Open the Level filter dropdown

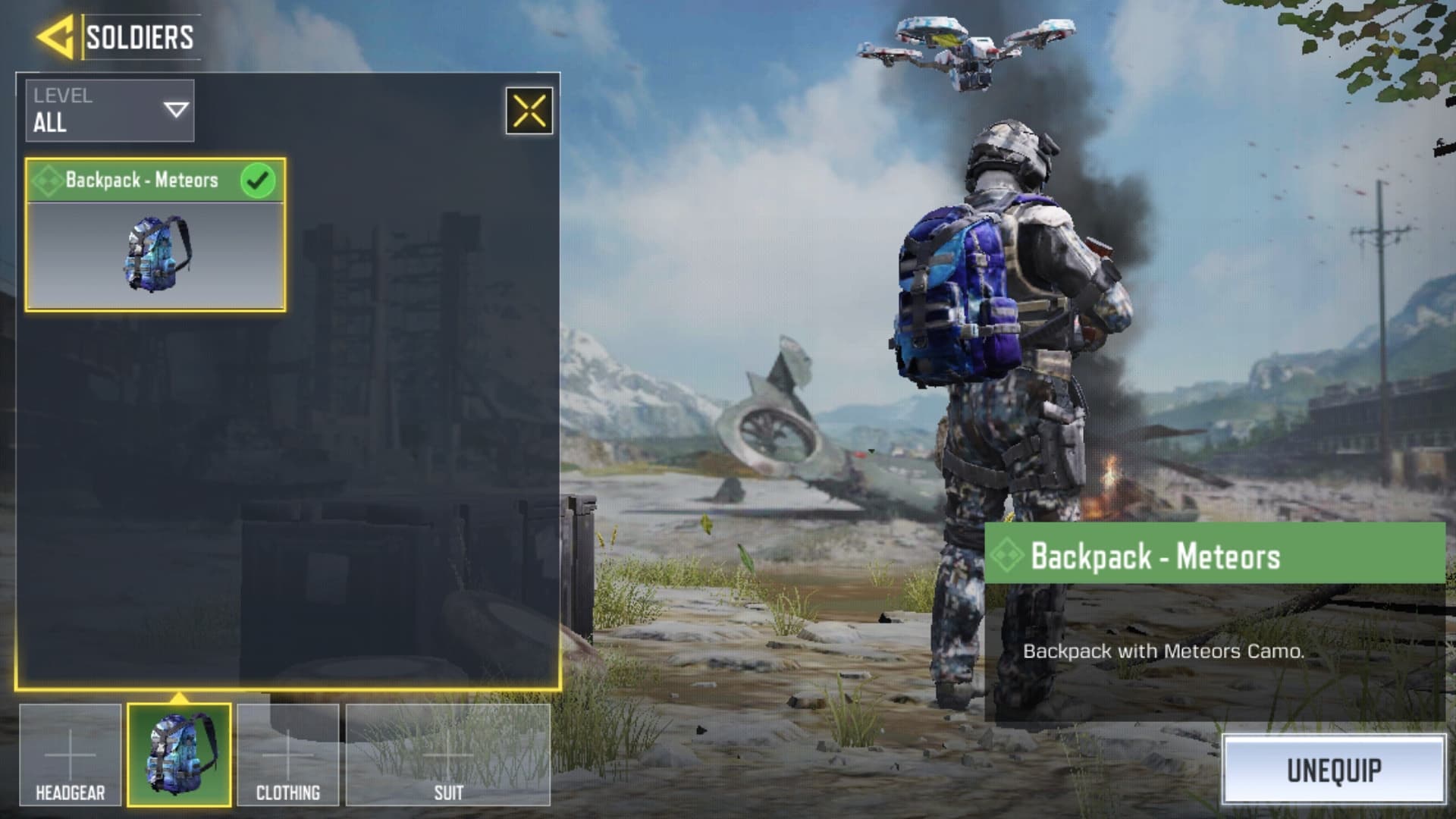pos(110,111)
